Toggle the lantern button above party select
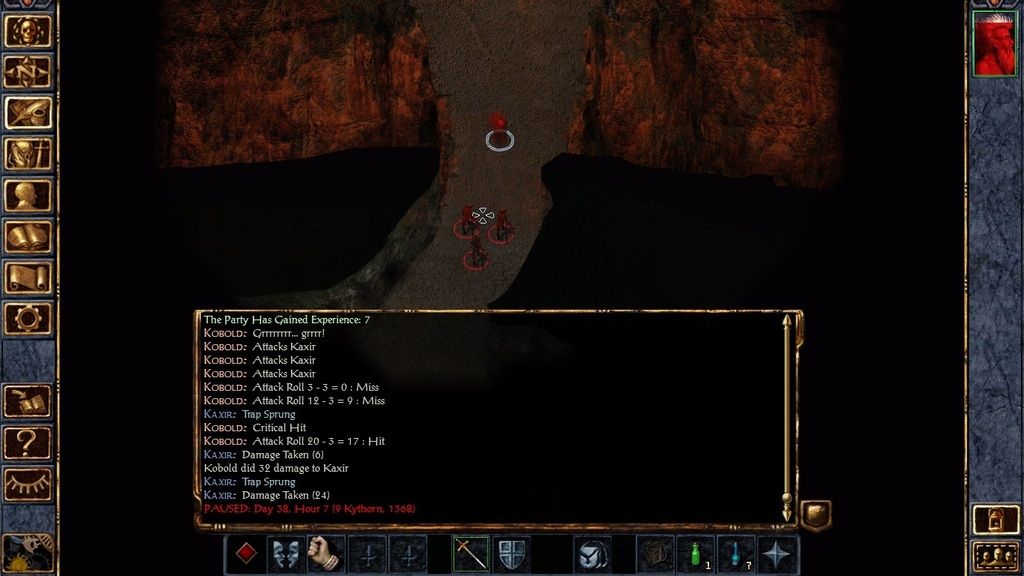This screenshot has height=576, width=1024. click(994, 518)
